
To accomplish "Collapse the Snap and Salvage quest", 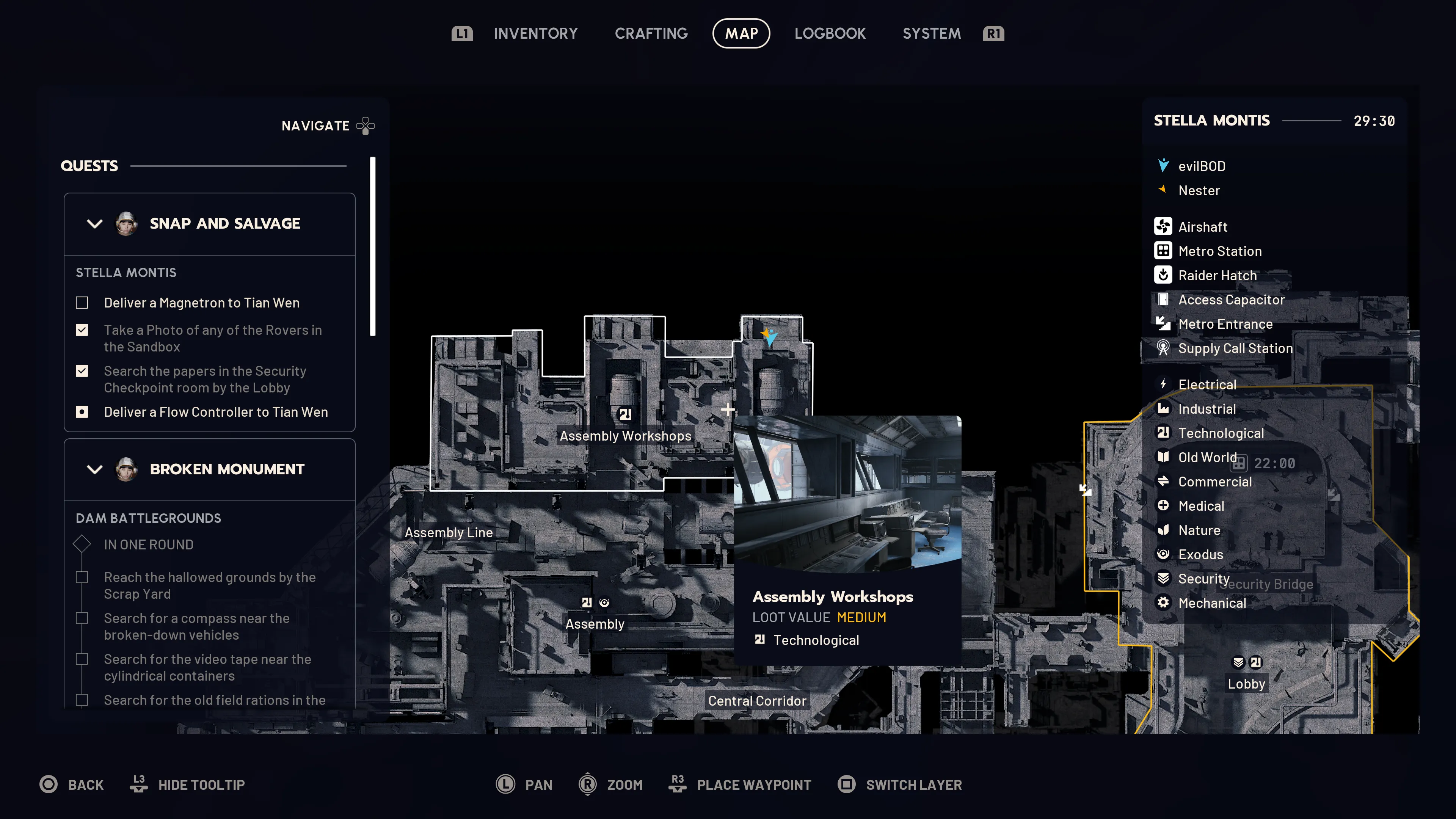I will (95, 223).
